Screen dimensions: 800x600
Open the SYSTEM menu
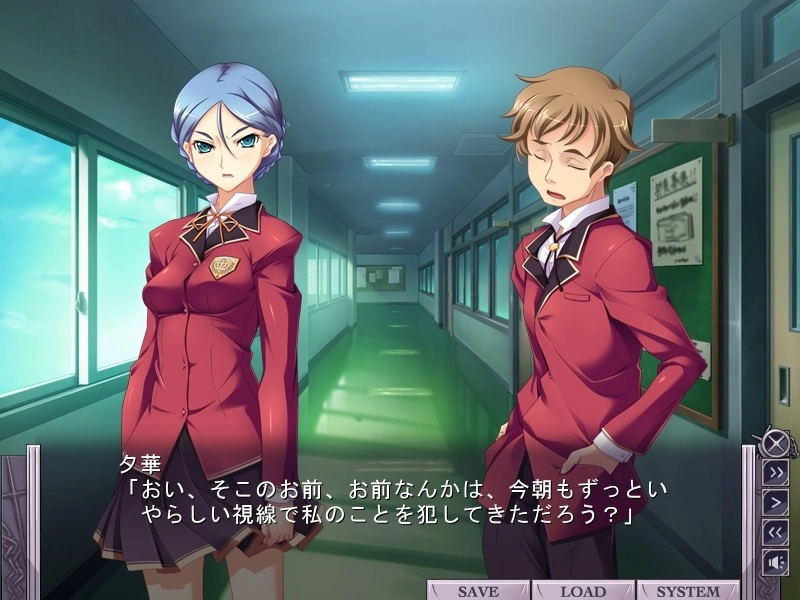point(687,591)
